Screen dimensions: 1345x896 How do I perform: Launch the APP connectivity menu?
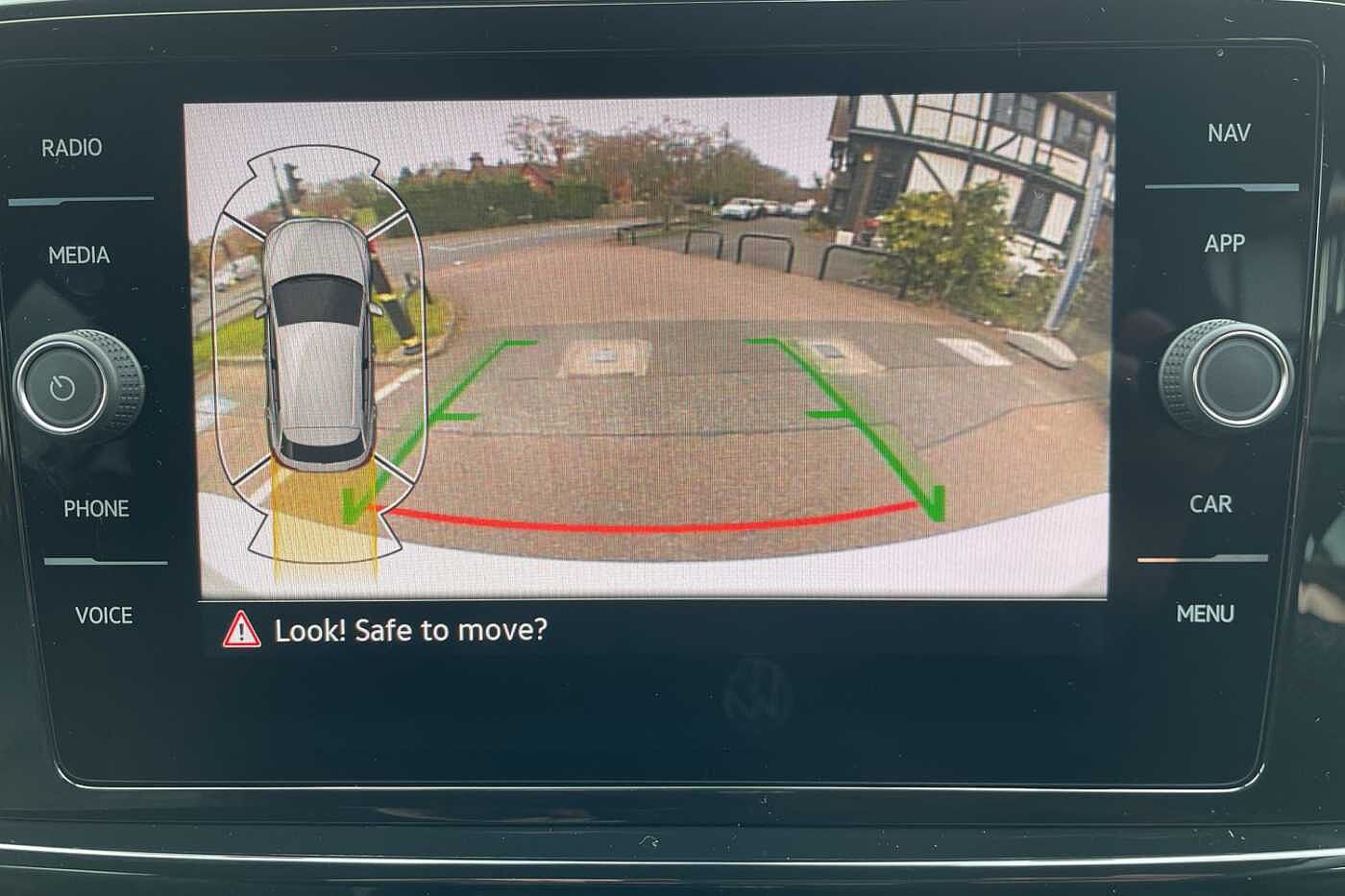coord(1224,244)
